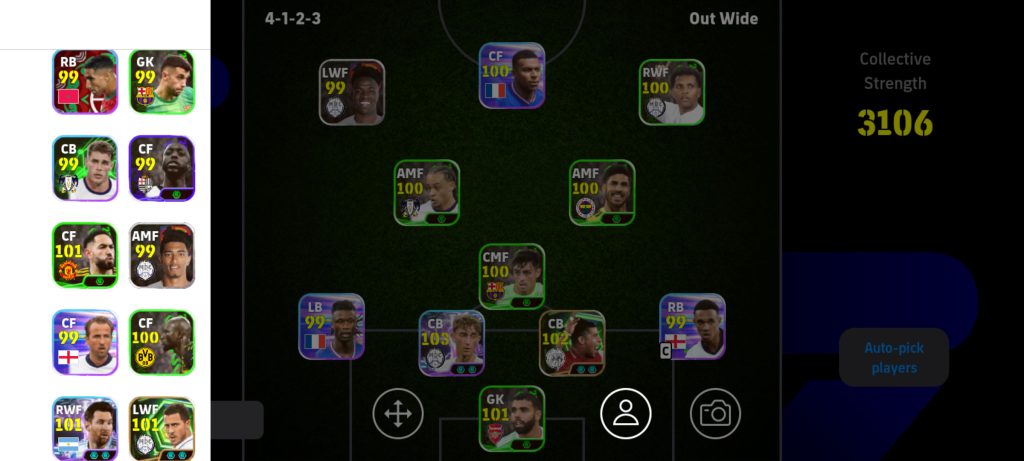Select the reserve RB 99 Morocco card

pos(85,82)
